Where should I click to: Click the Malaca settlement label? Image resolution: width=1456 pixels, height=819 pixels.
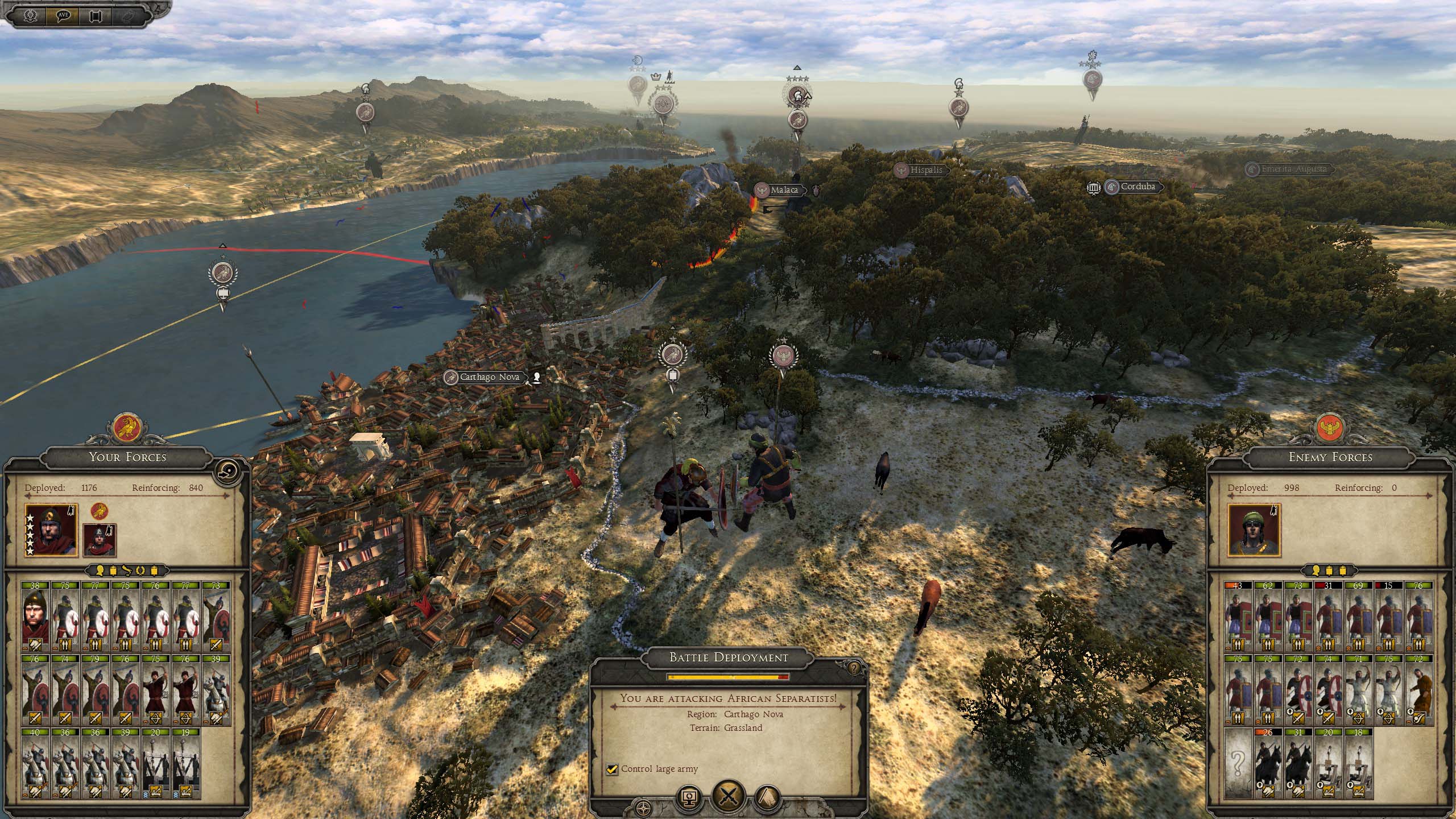tap(784, 190)
